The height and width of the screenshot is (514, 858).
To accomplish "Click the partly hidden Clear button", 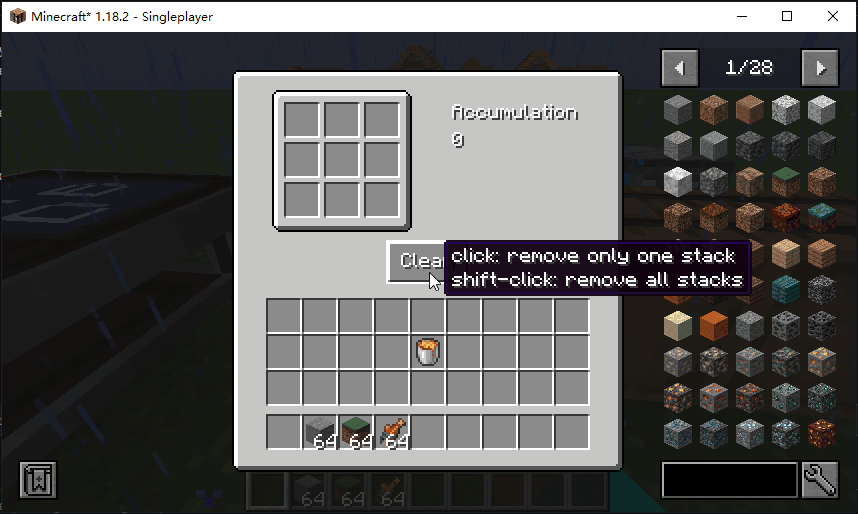I will coord(414,261).
